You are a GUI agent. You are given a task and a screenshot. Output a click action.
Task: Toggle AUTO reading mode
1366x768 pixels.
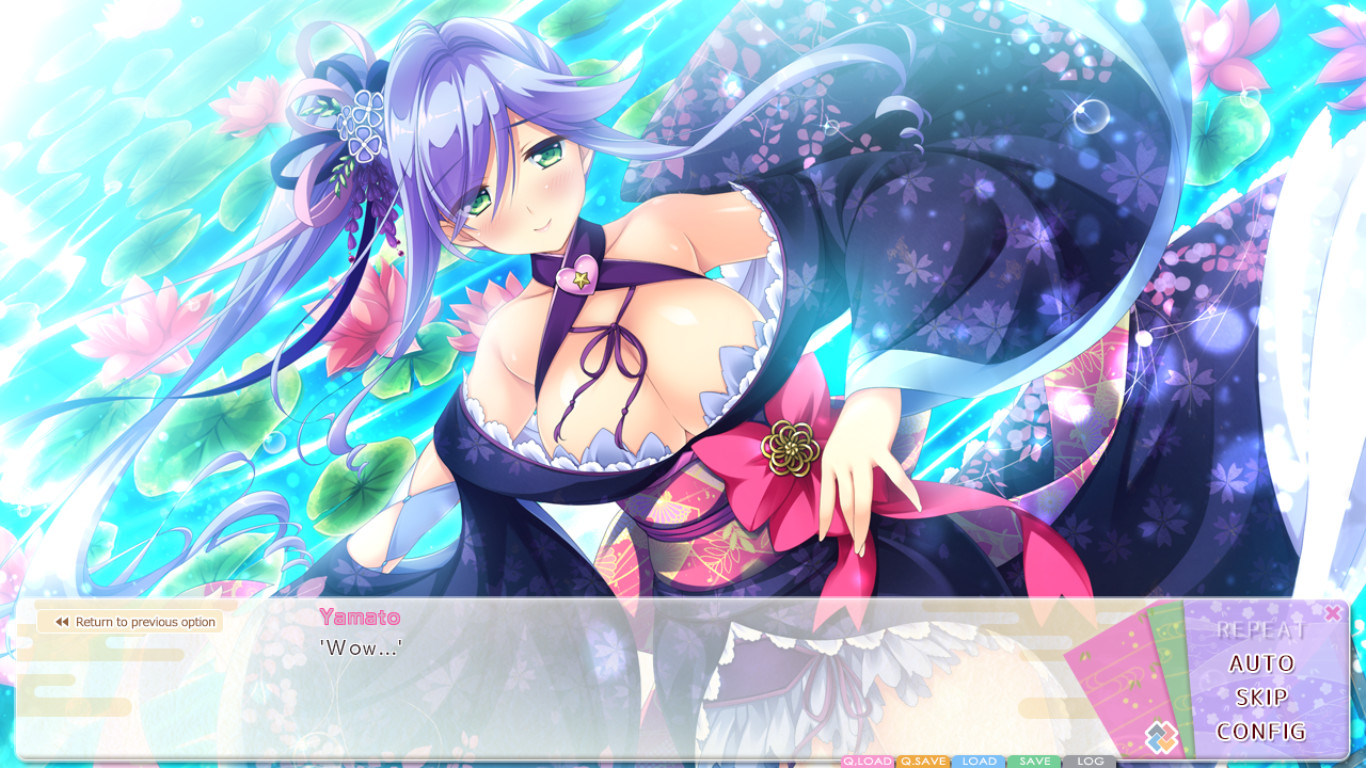click(1262, 663)
